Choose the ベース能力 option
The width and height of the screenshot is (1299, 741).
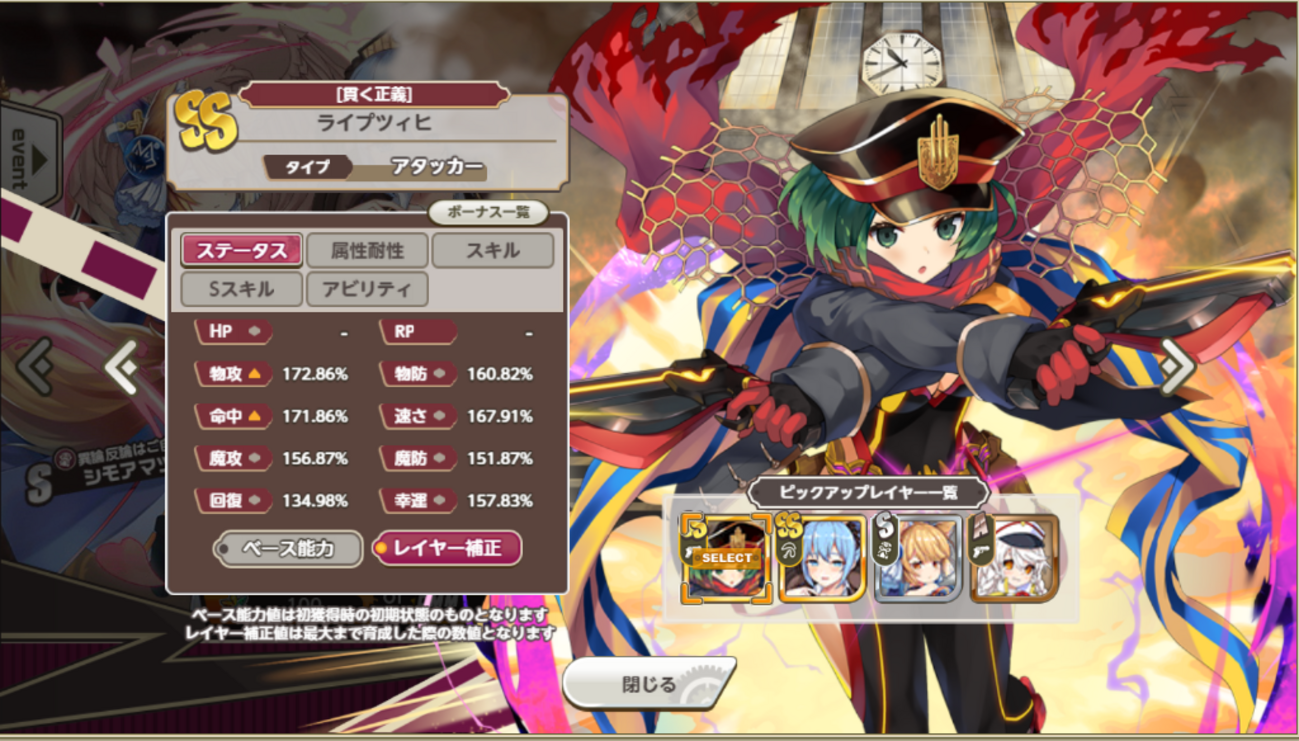pos(289,548)
